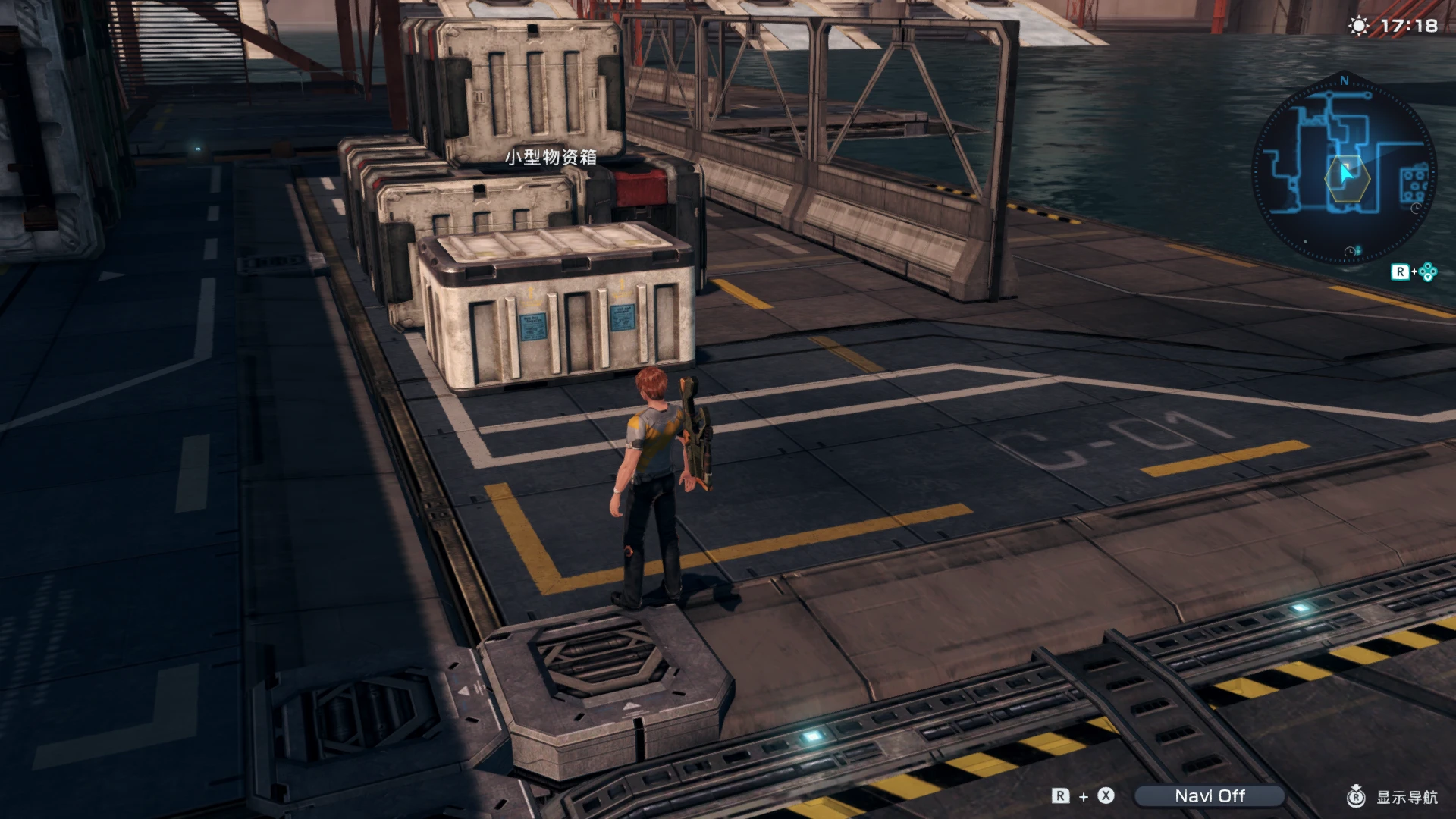Click the clock icon at the minimap bottom
This screenshot has width=1456, height=819.
pos(1350,251)
